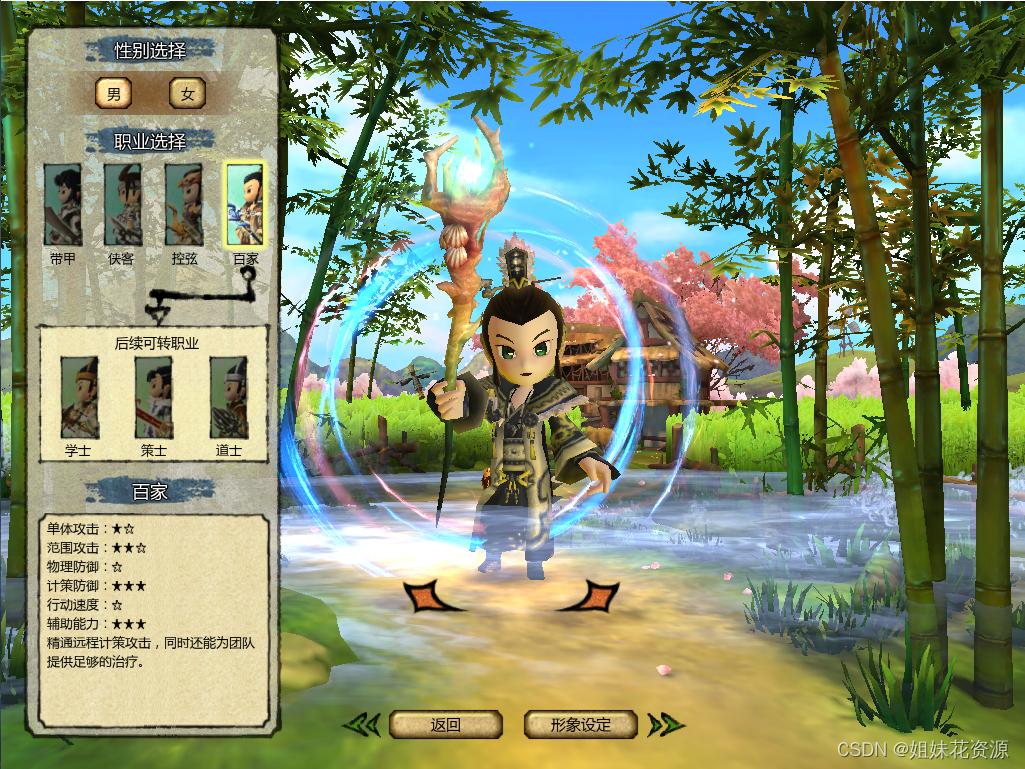View the 学士 advanced class portrait
The image size is (1025, 769).
79,398
